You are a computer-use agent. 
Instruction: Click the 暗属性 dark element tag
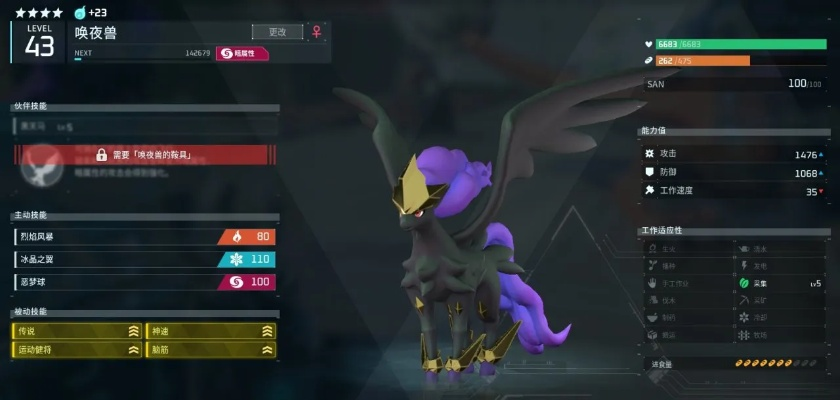click(242, 53)
